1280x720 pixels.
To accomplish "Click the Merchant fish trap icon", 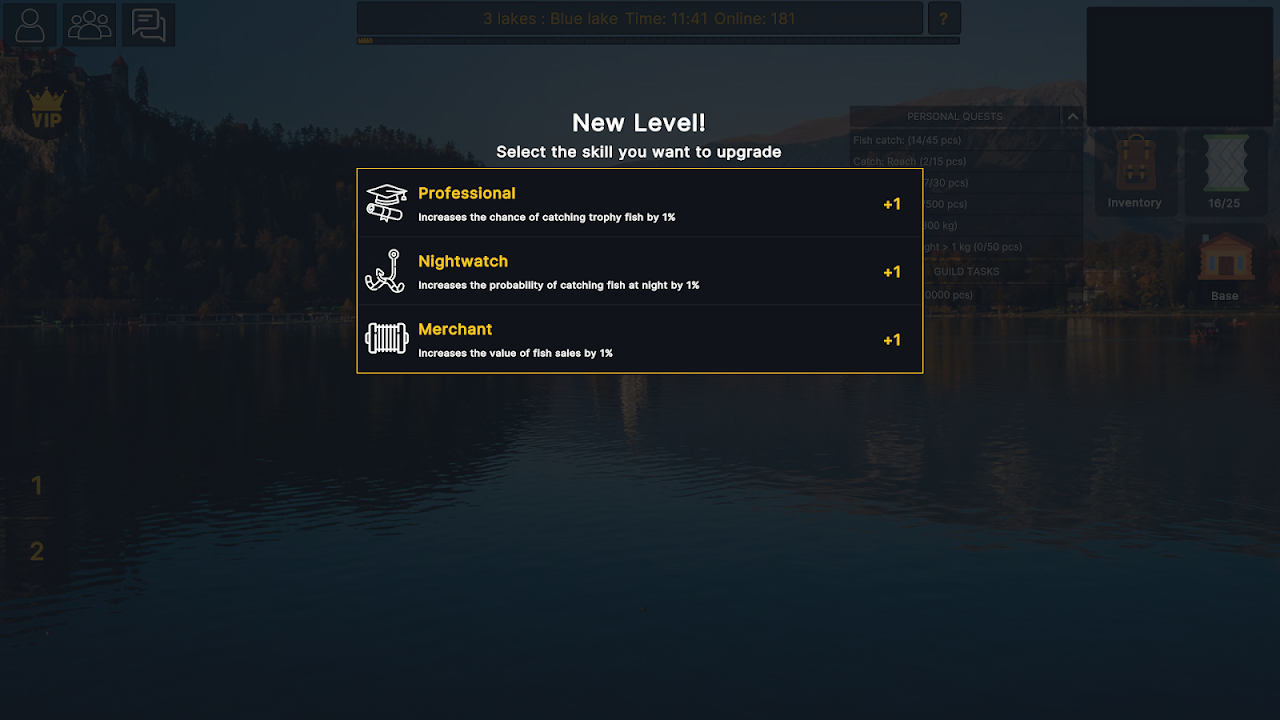I will click(x=386, y=338).
